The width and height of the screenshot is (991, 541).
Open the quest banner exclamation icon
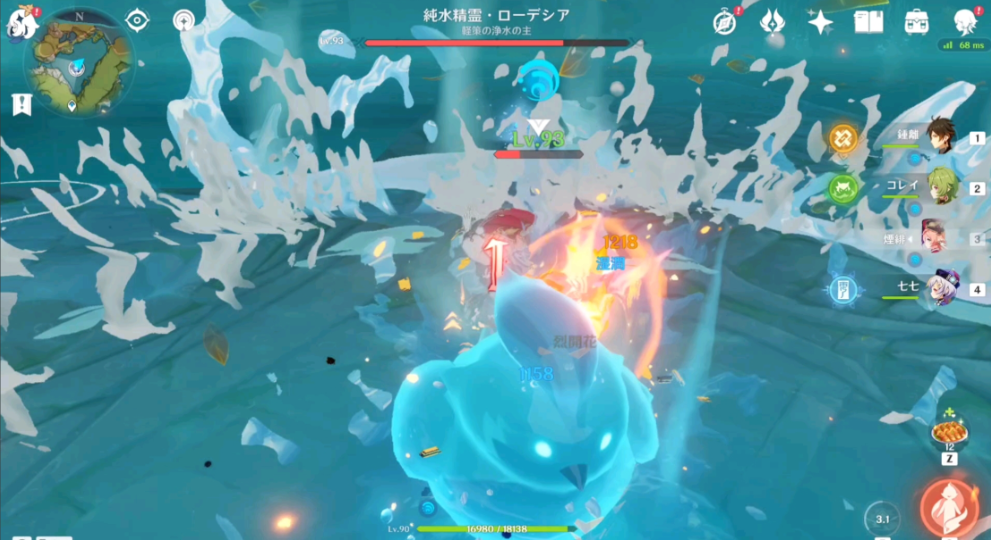pyautogui.click(x=21, y=104)
